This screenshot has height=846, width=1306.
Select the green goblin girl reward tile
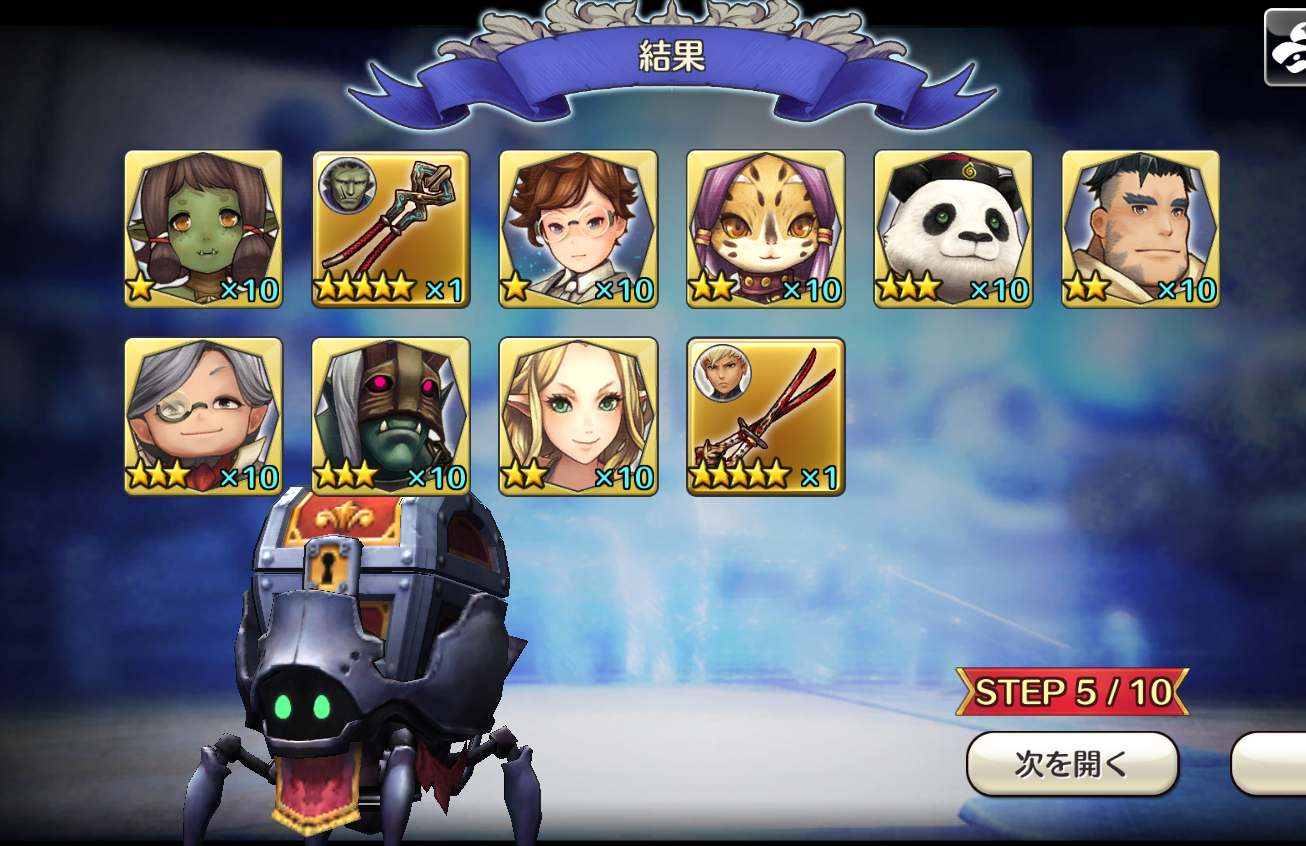coord(203,229)
